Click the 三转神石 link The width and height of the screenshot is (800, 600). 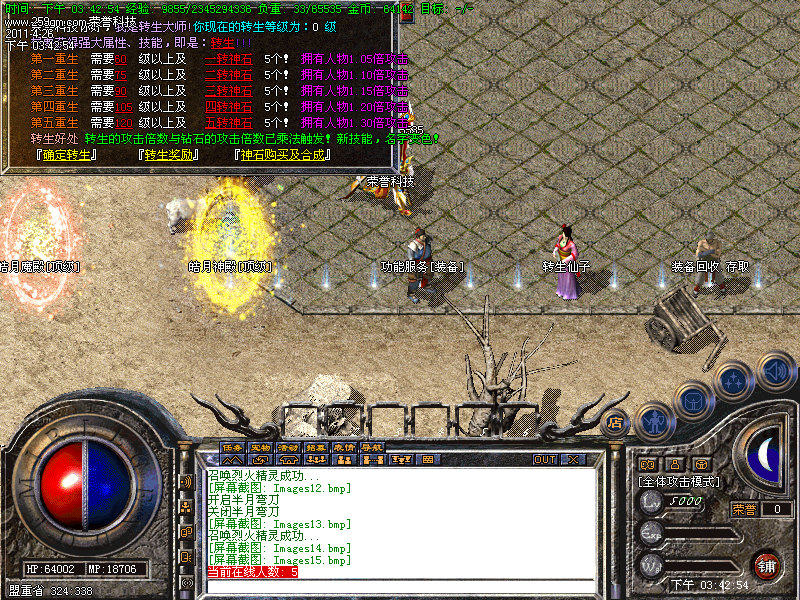228,91
